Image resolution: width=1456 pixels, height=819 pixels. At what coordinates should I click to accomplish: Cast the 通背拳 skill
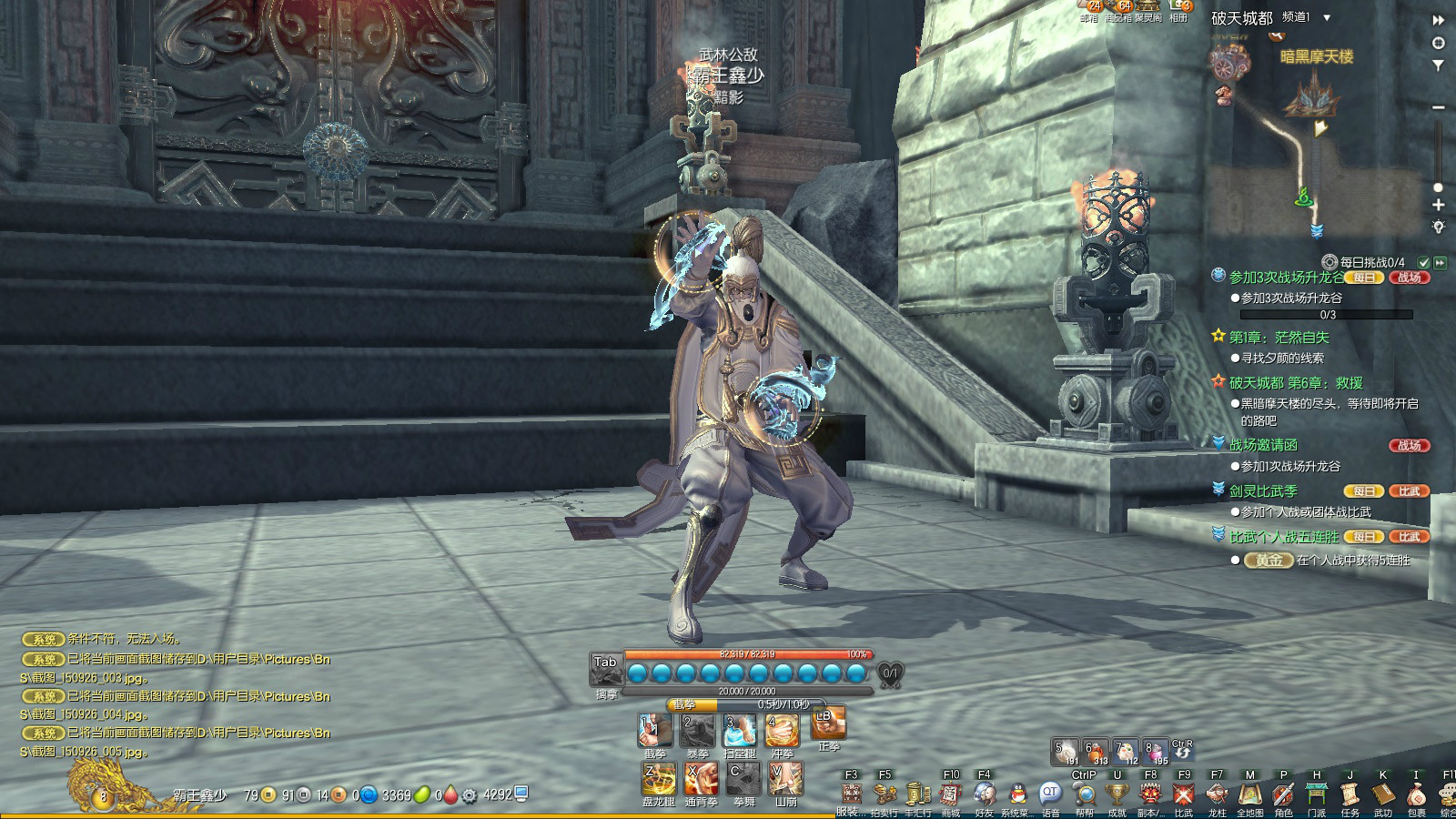[701, 780]
